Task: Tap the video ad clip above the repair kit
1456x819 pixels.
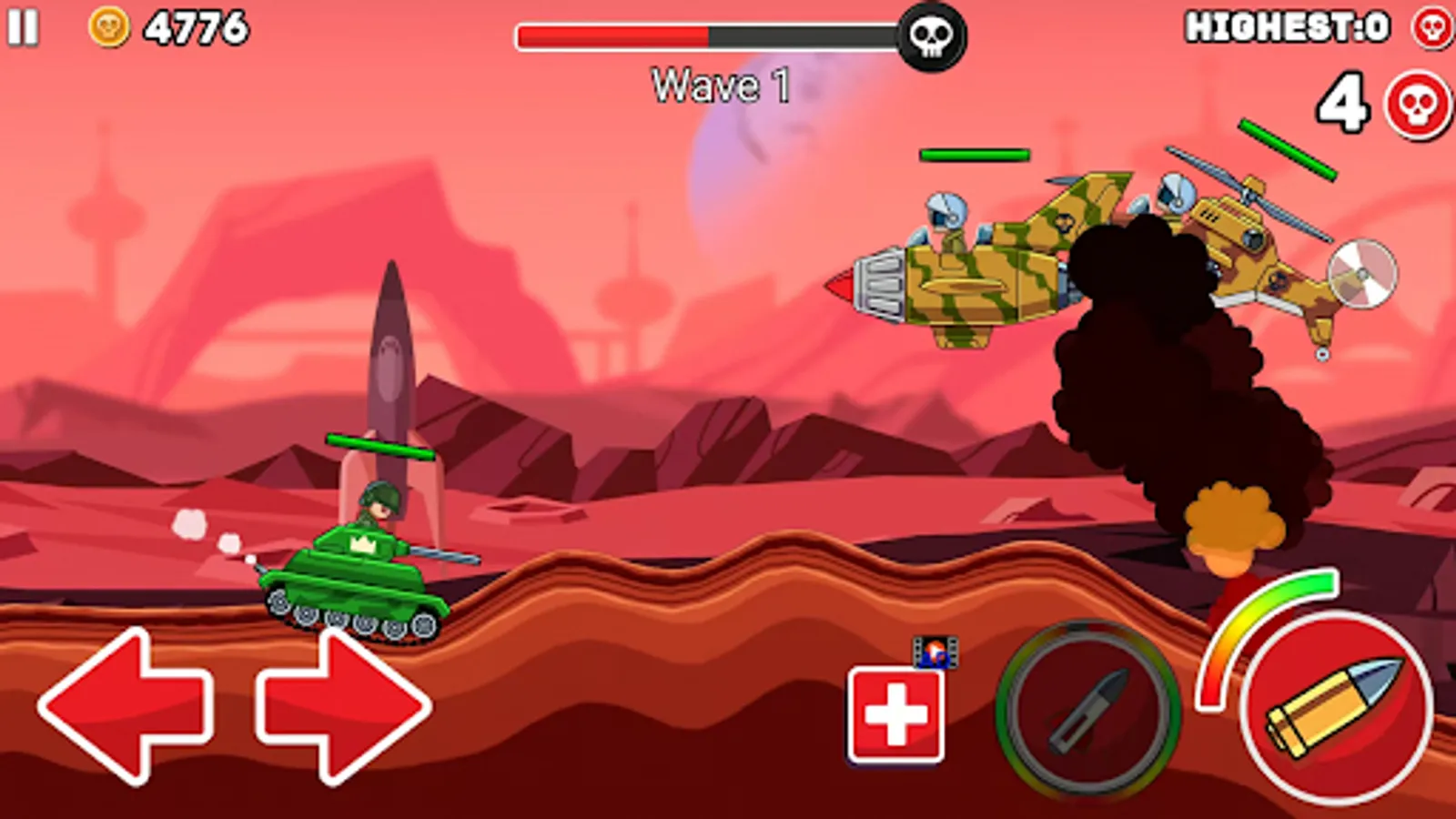Action: pyautogui.click(x=935, y=652)
